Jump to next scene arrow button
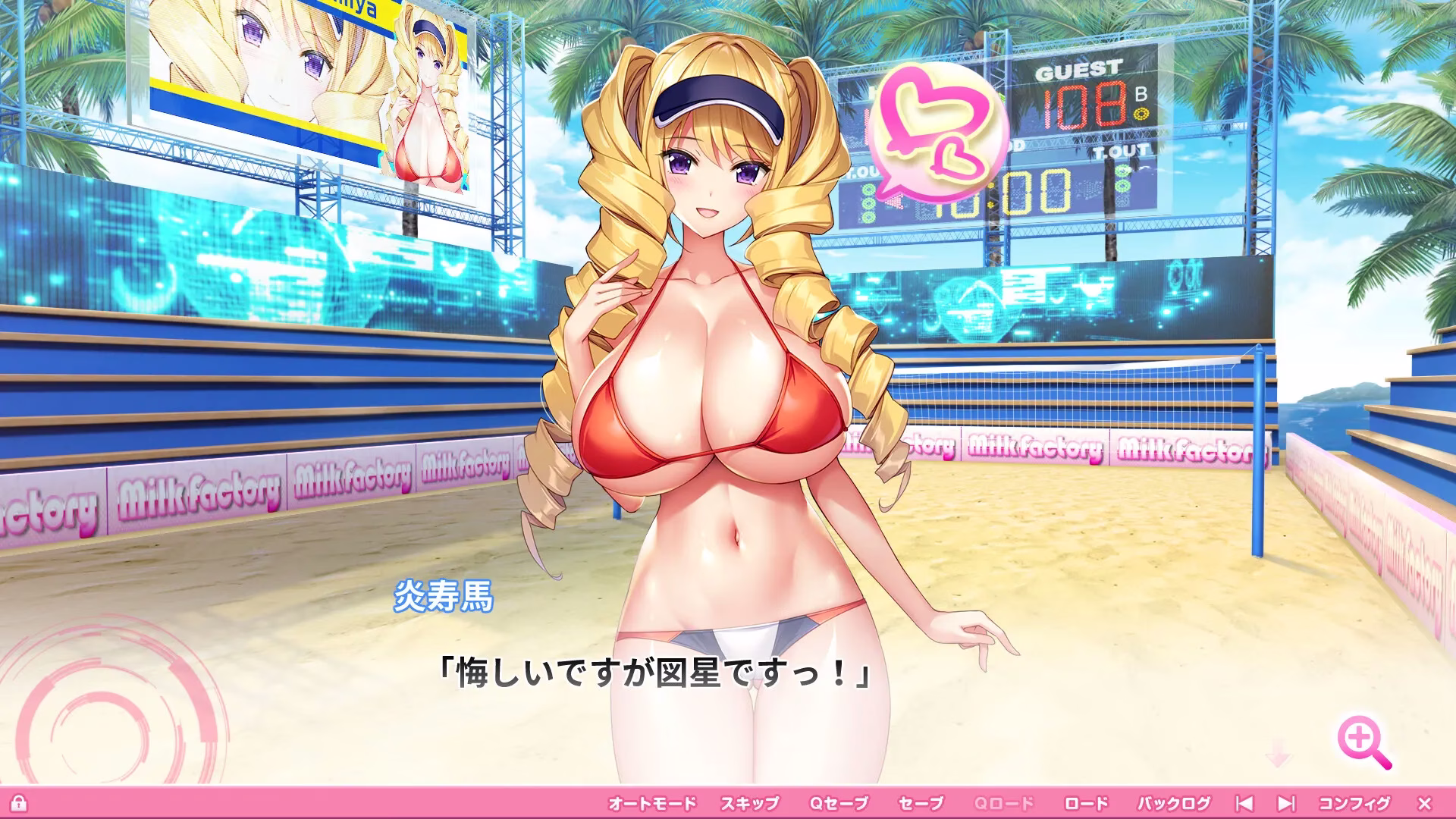The width and height of the screenshot is (1456, 819). [x=1286, y=803]
